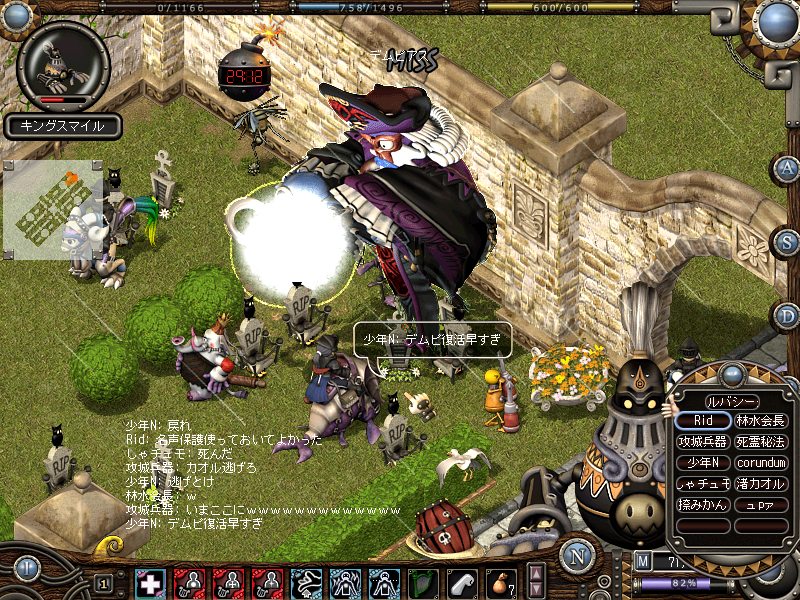Select party member corundum
Viewport: 800px width, 600px height.
761,463
